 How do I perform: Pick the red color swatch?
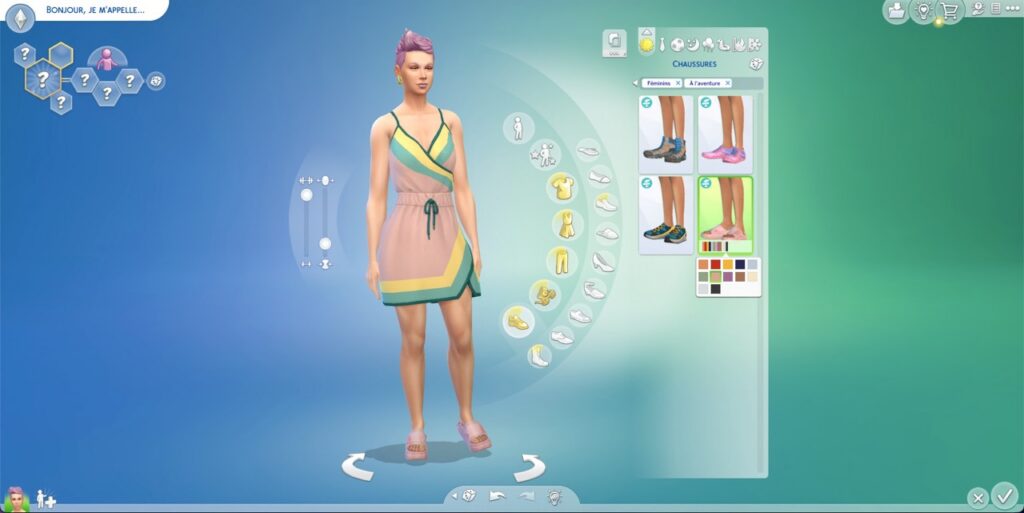715,265
